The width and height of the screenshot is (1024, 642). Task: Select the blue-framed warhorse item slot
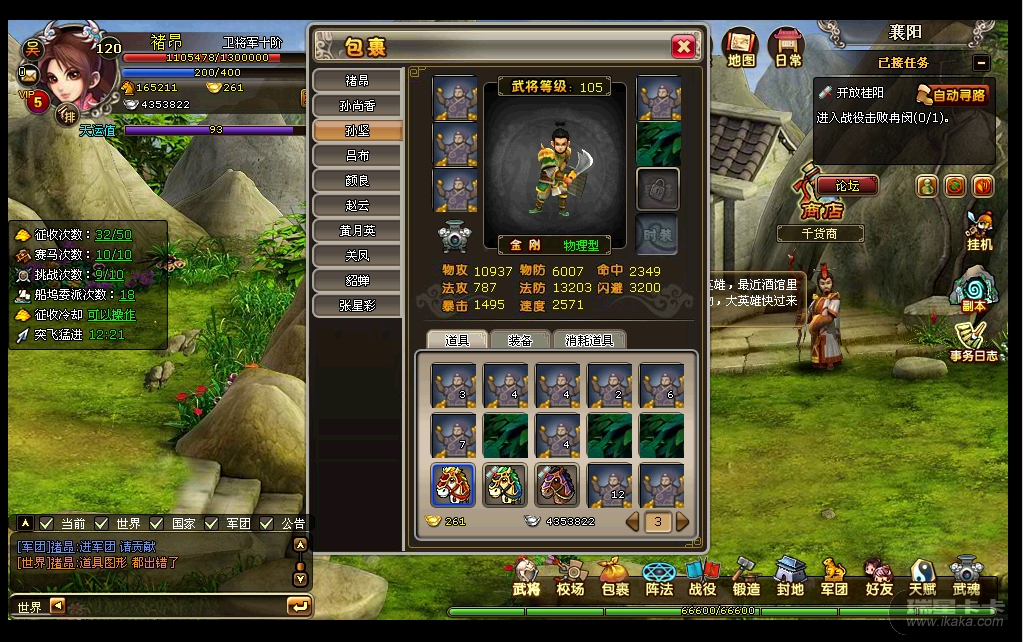tap(453, 485)
